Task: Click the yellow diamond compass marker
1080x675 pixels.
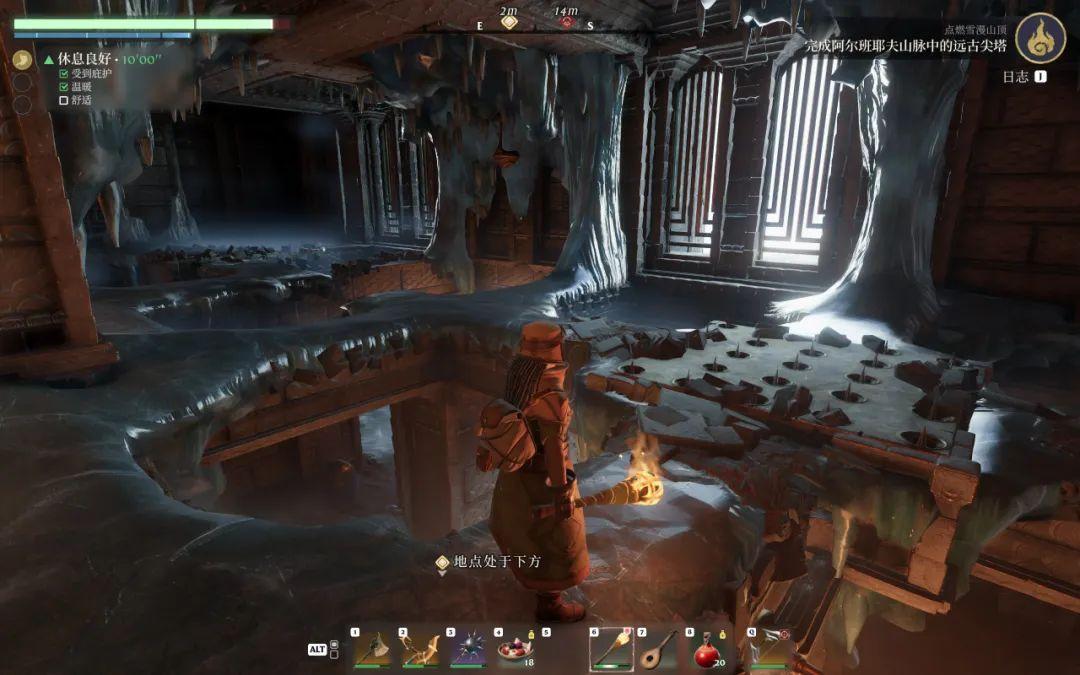Action: click(509, 21)
